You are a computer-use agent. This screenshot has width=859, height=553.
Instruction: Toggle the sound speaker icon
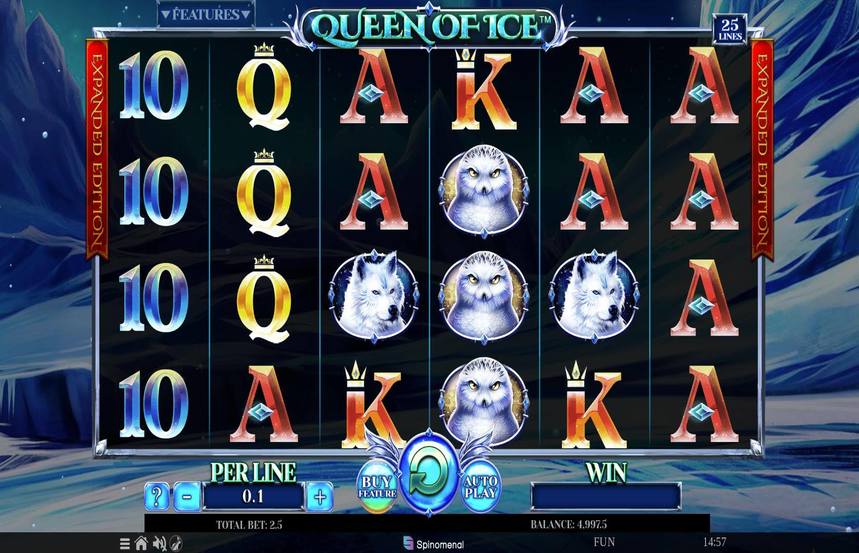point(158,544)
